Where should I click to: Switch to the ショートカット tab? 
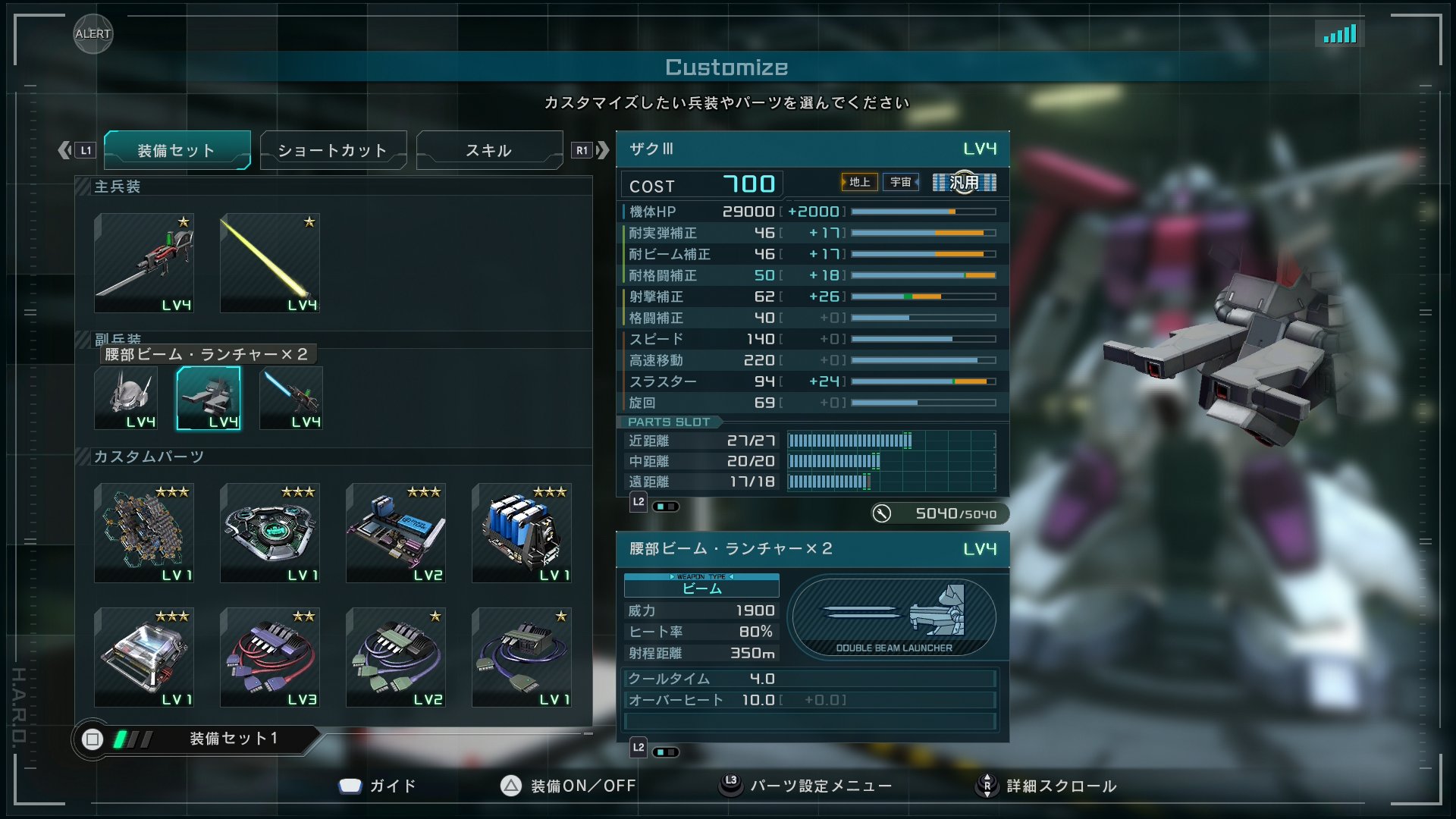point(334,149)
